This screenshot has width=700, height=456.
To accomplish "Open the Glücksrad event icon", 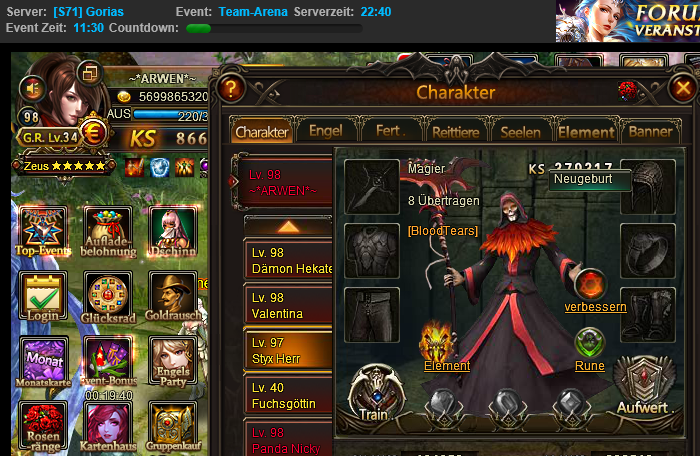I will [x=108, y=299].
